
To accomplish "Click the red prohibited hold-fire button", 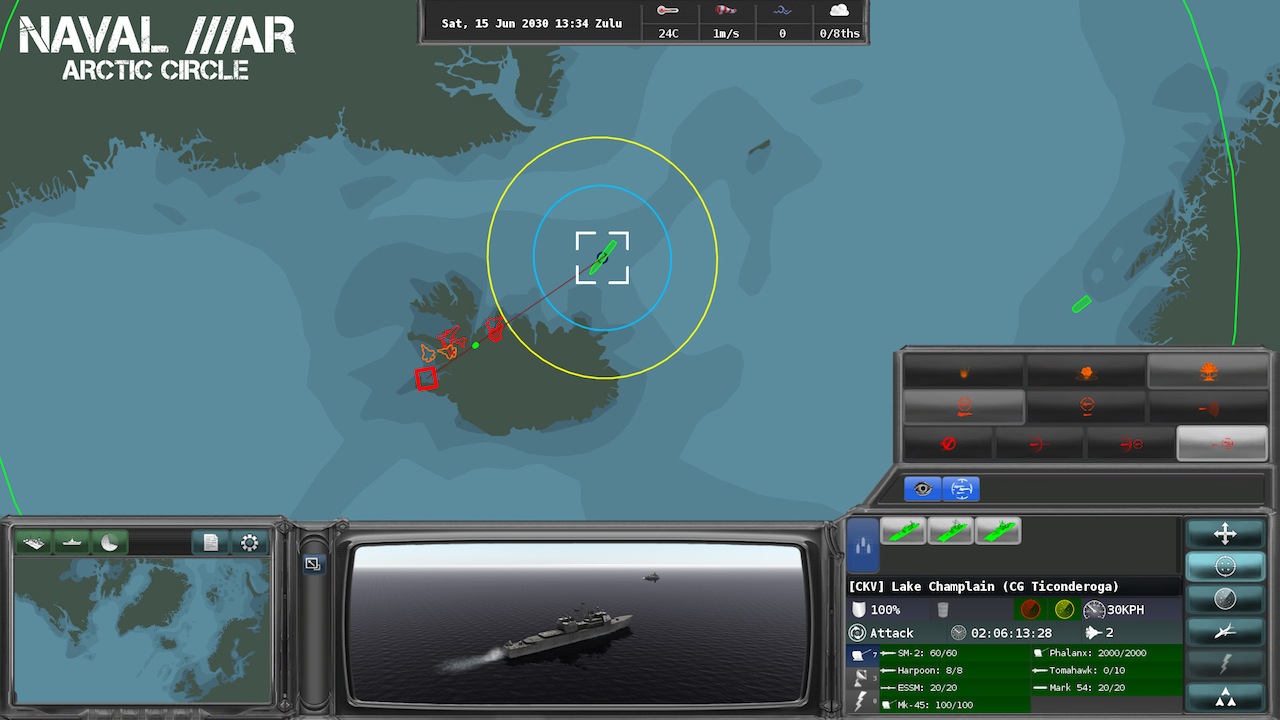I will 948,443.
